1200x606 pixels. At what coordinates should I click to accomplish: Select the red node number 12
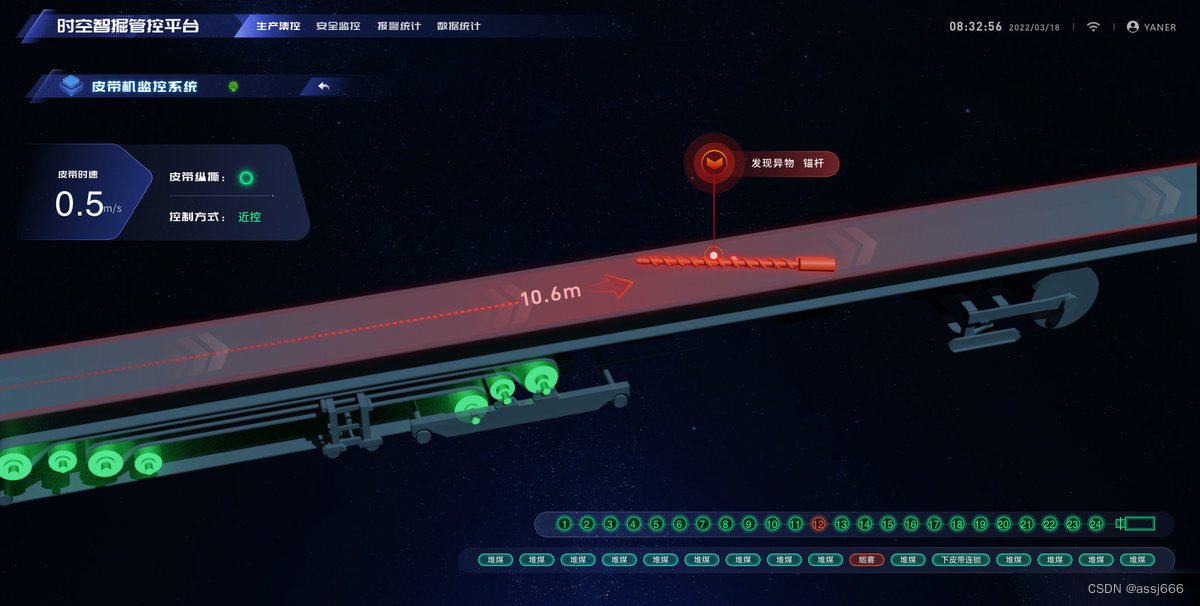[x=819, y=524]
